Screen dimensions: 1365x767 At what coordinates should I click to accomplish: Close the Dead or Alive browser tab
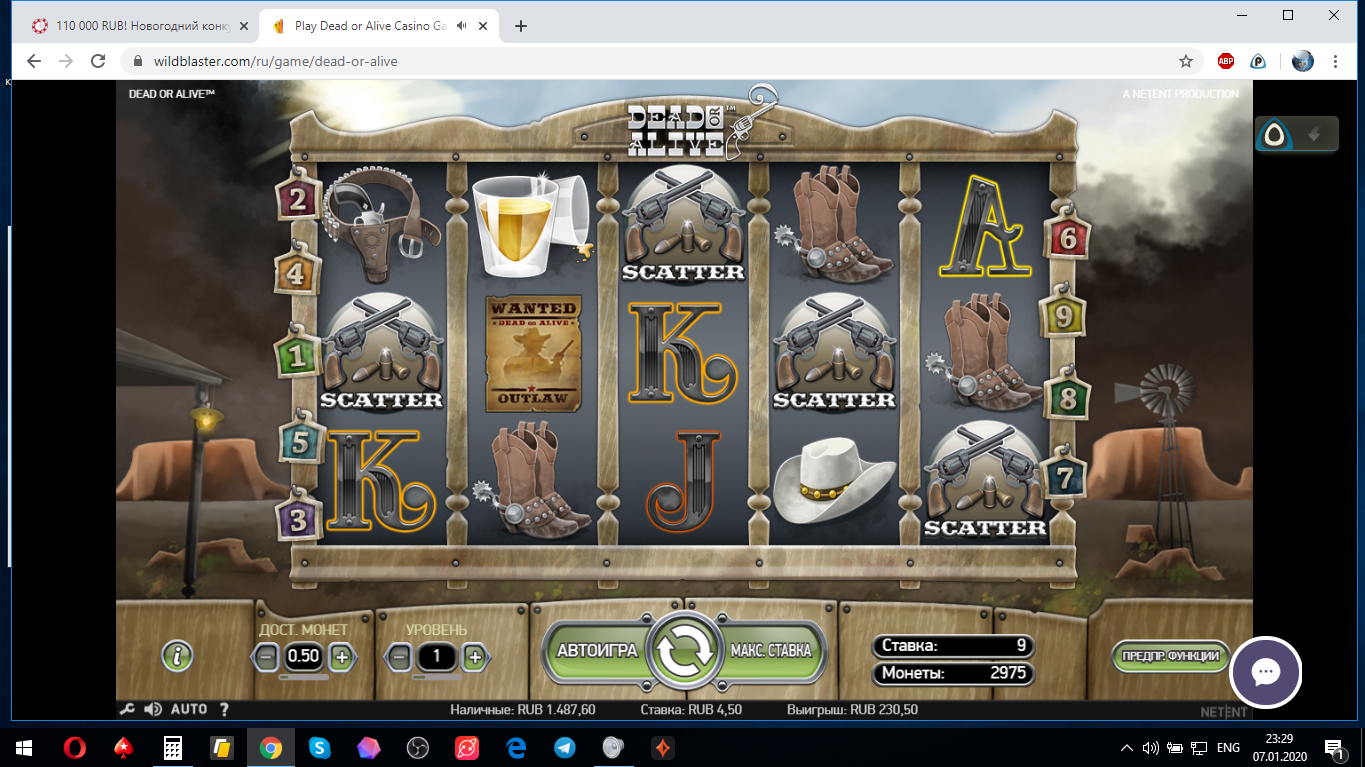484,26
